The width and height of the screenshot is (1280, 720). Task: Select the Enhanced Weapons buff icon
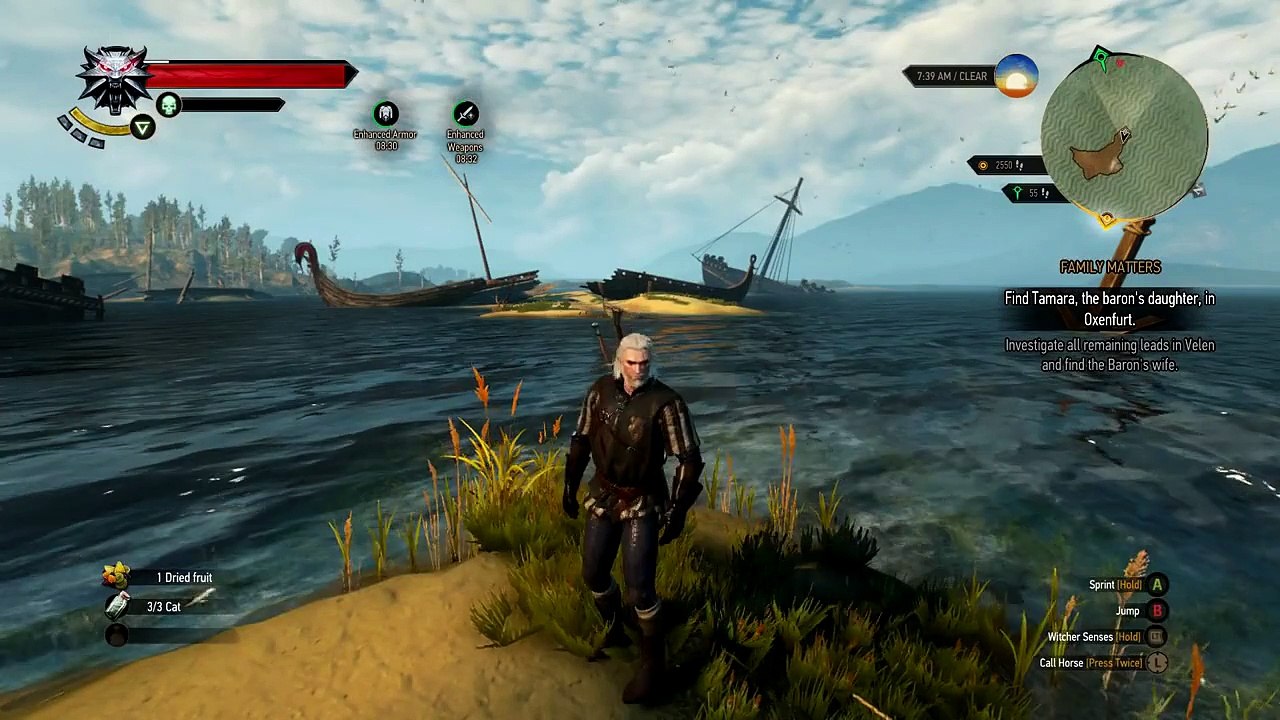(465, 114)
